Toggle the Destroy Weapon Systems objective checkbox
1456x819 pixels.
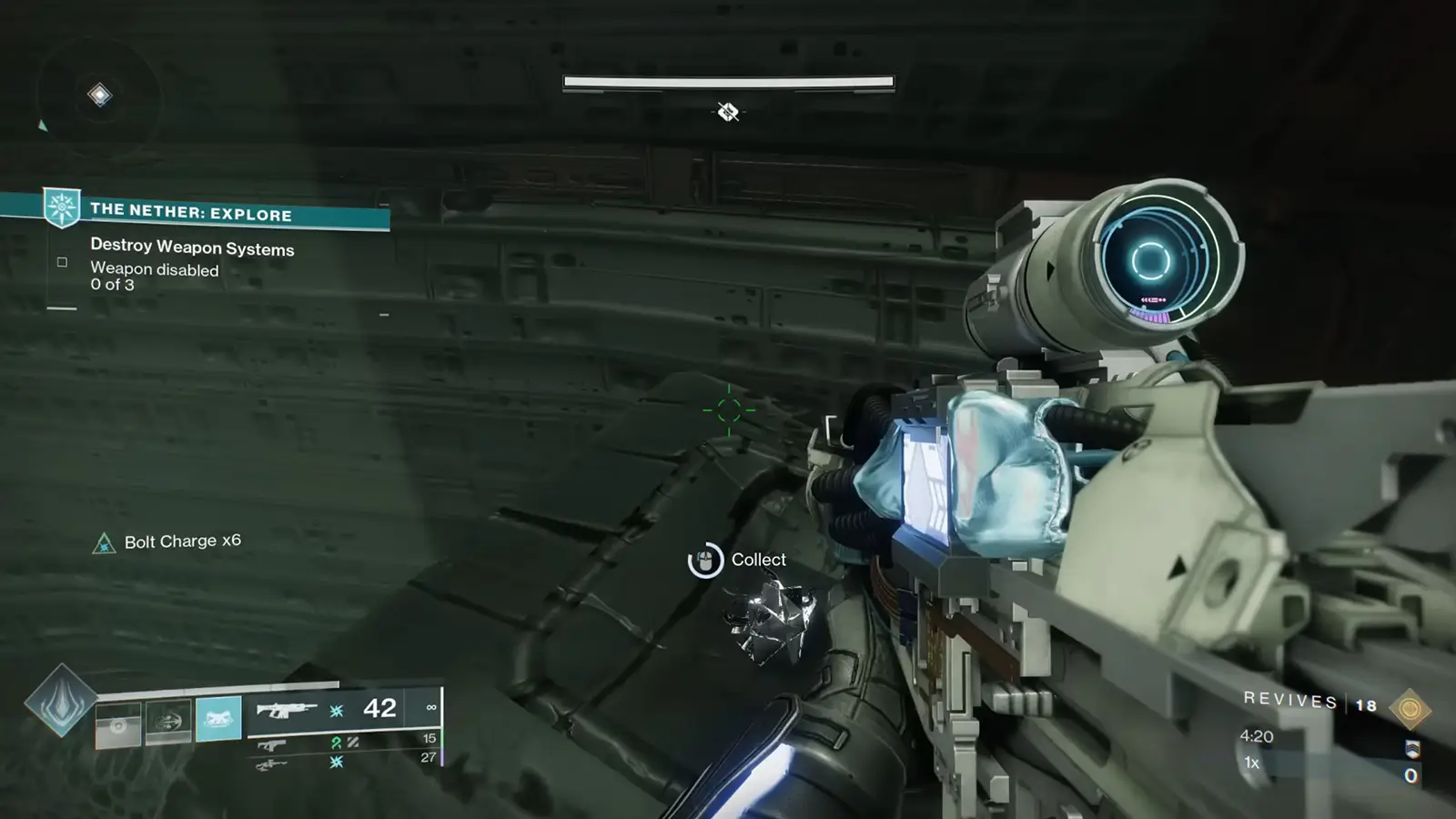coord(60,262)
